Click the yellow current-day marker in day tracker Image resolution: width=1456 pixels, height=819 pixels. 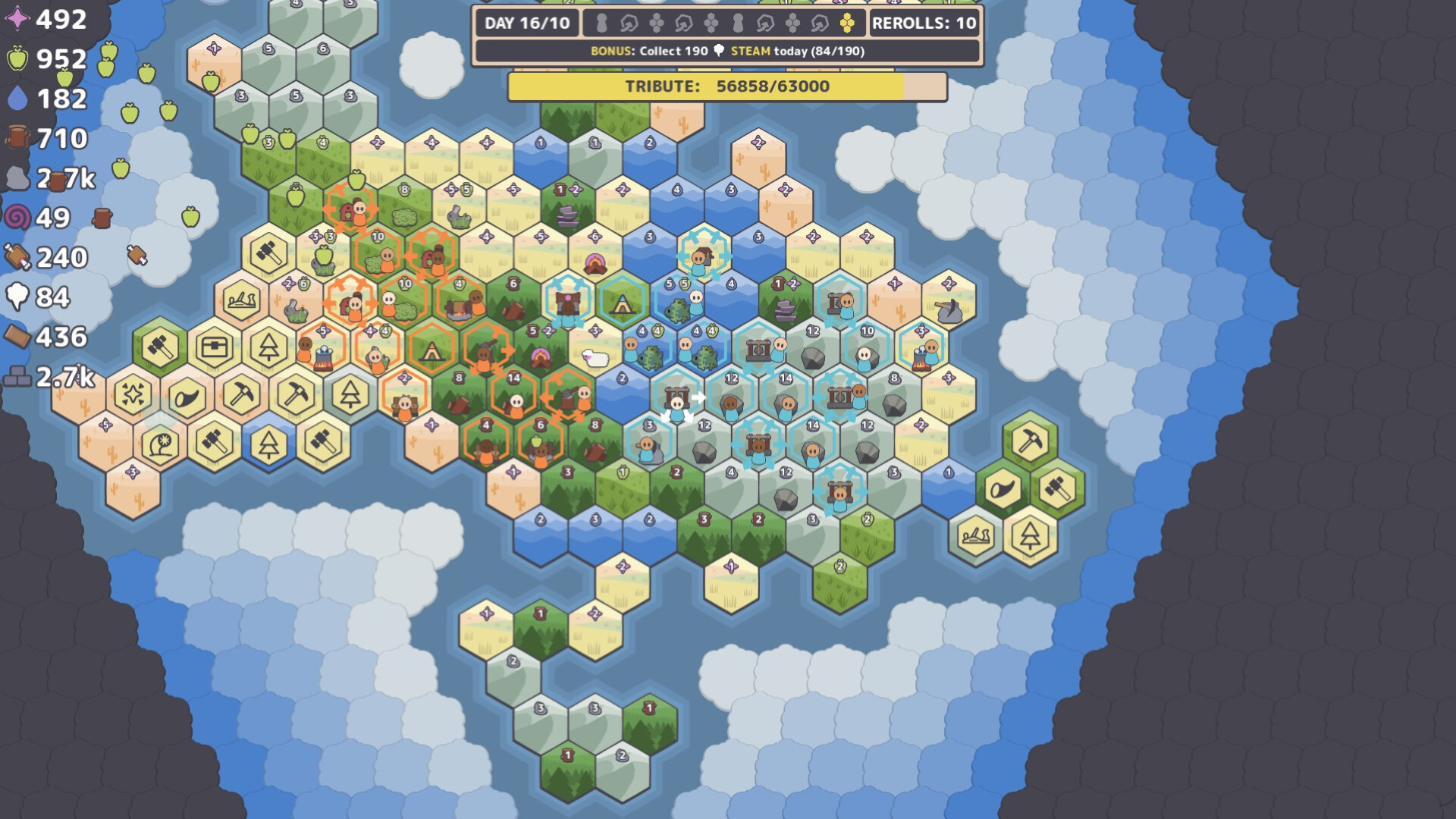849,24
